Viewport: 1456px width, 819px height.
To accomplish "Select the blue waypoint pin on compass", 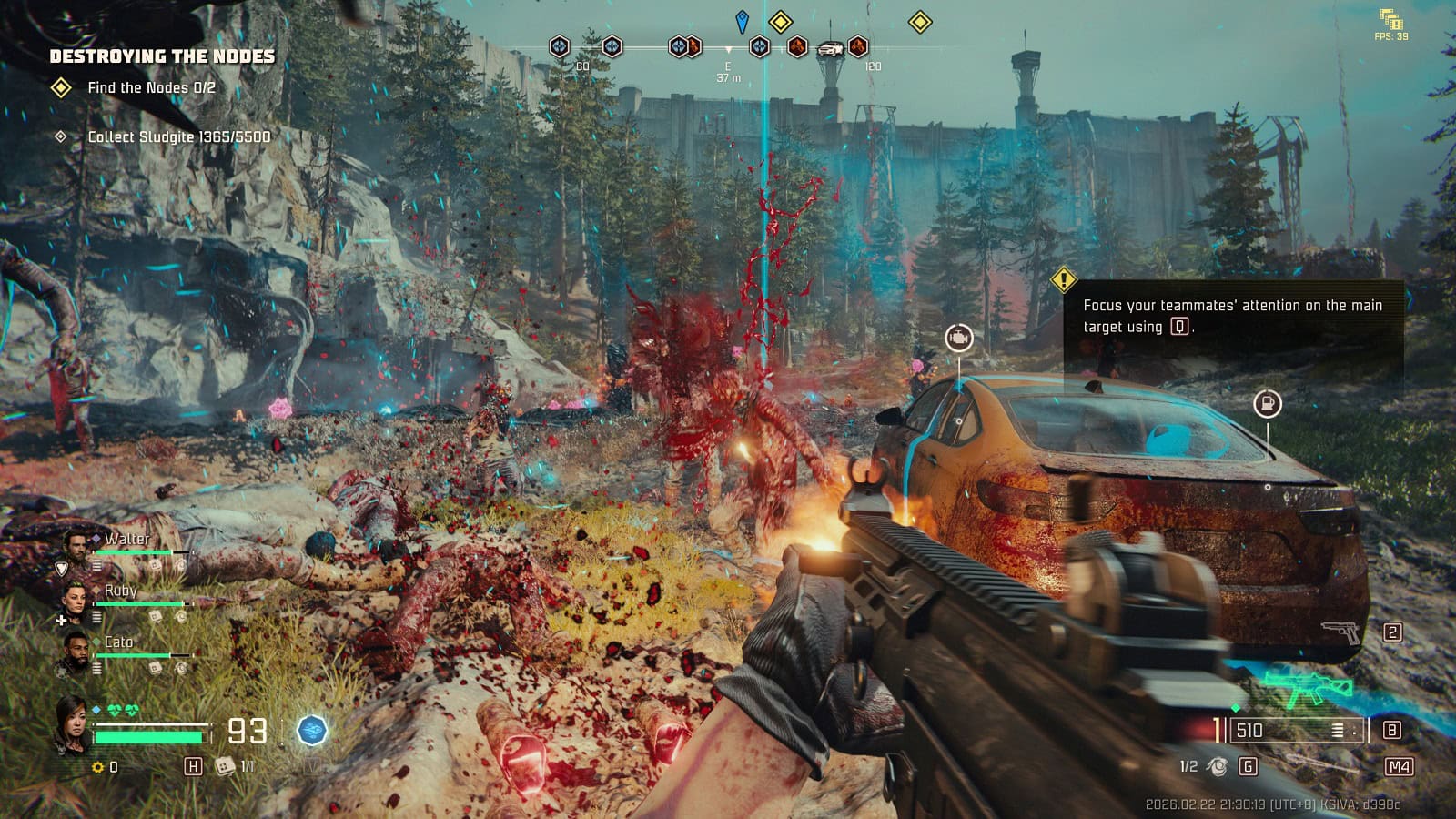I will tap(743, 21).
